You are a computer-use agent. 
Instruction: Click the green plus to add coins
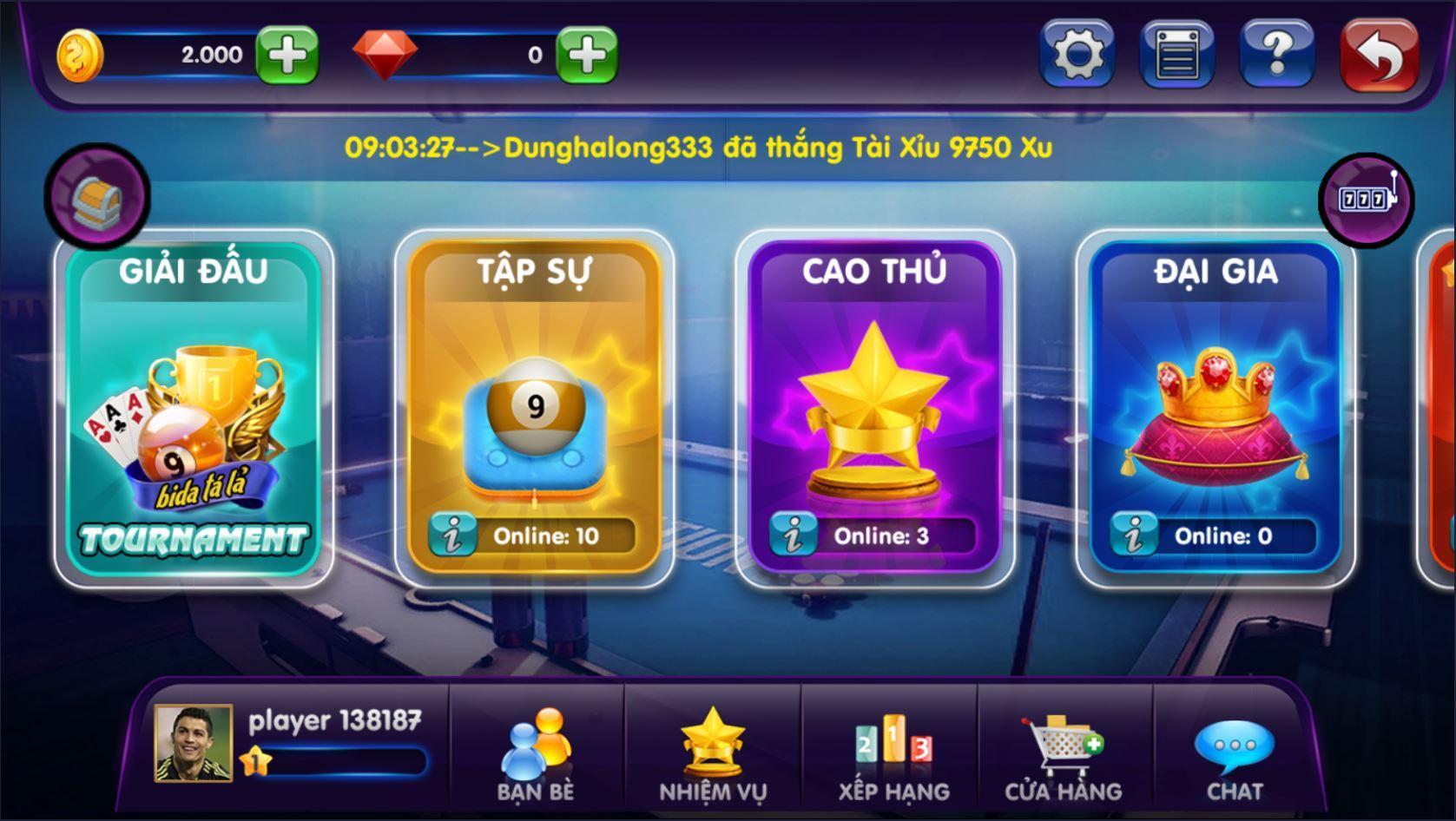click(287, 55)
